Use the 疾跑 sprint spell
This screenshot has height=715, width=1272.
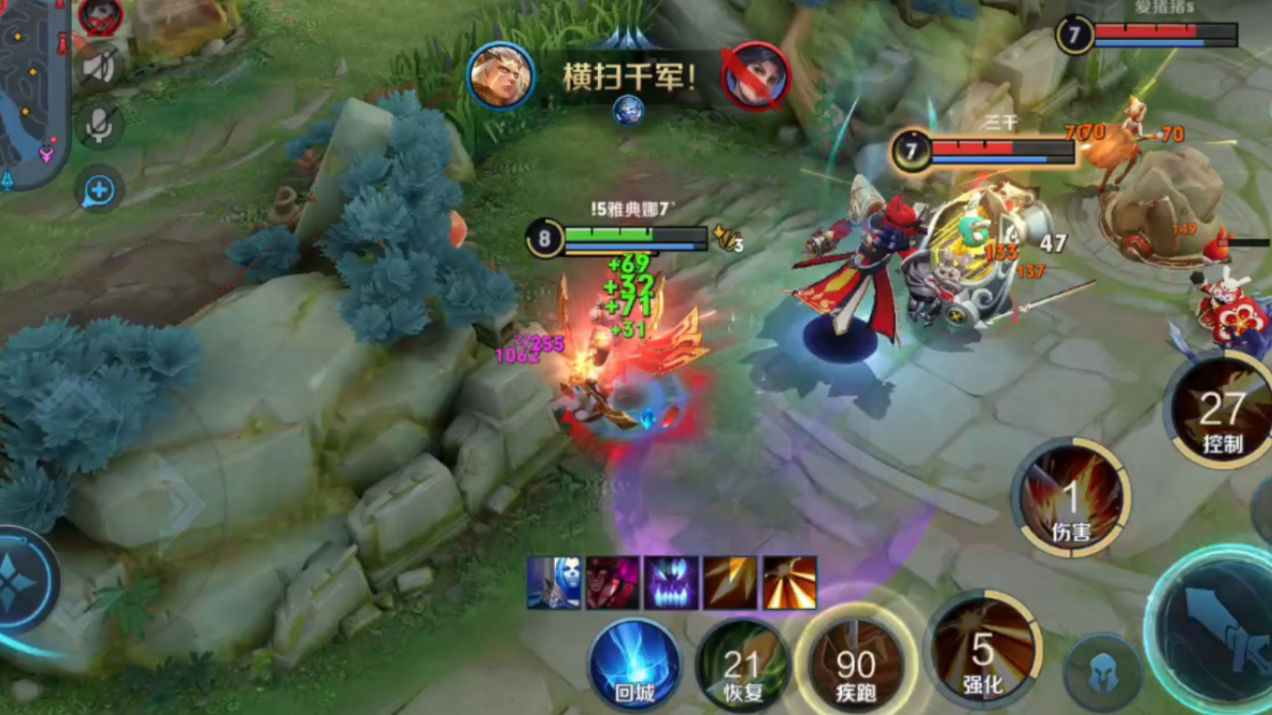pyautogui.click(x=856, y=663)
